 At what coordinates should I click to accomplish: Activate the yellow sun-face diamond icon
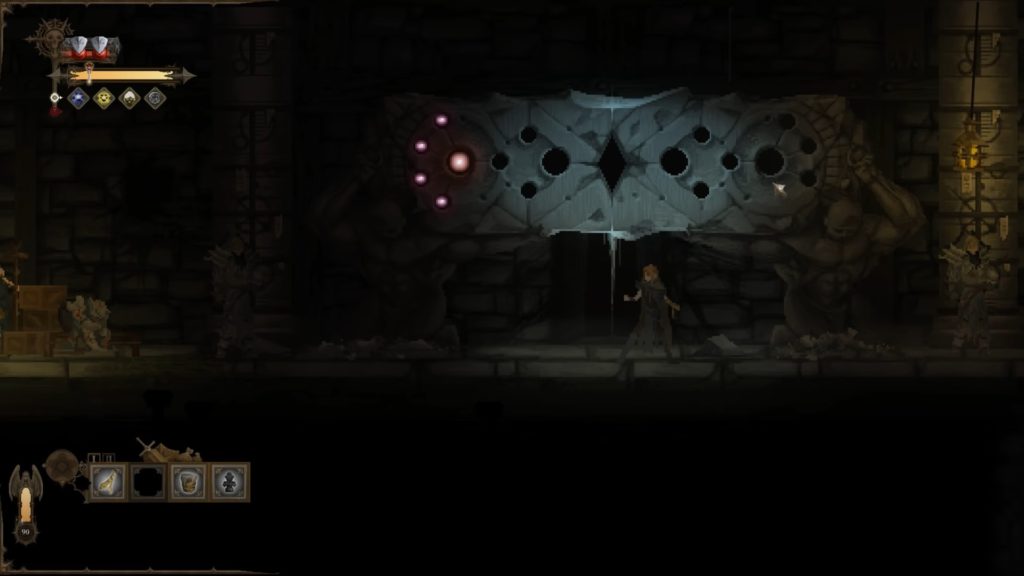(x=103, y=98)
